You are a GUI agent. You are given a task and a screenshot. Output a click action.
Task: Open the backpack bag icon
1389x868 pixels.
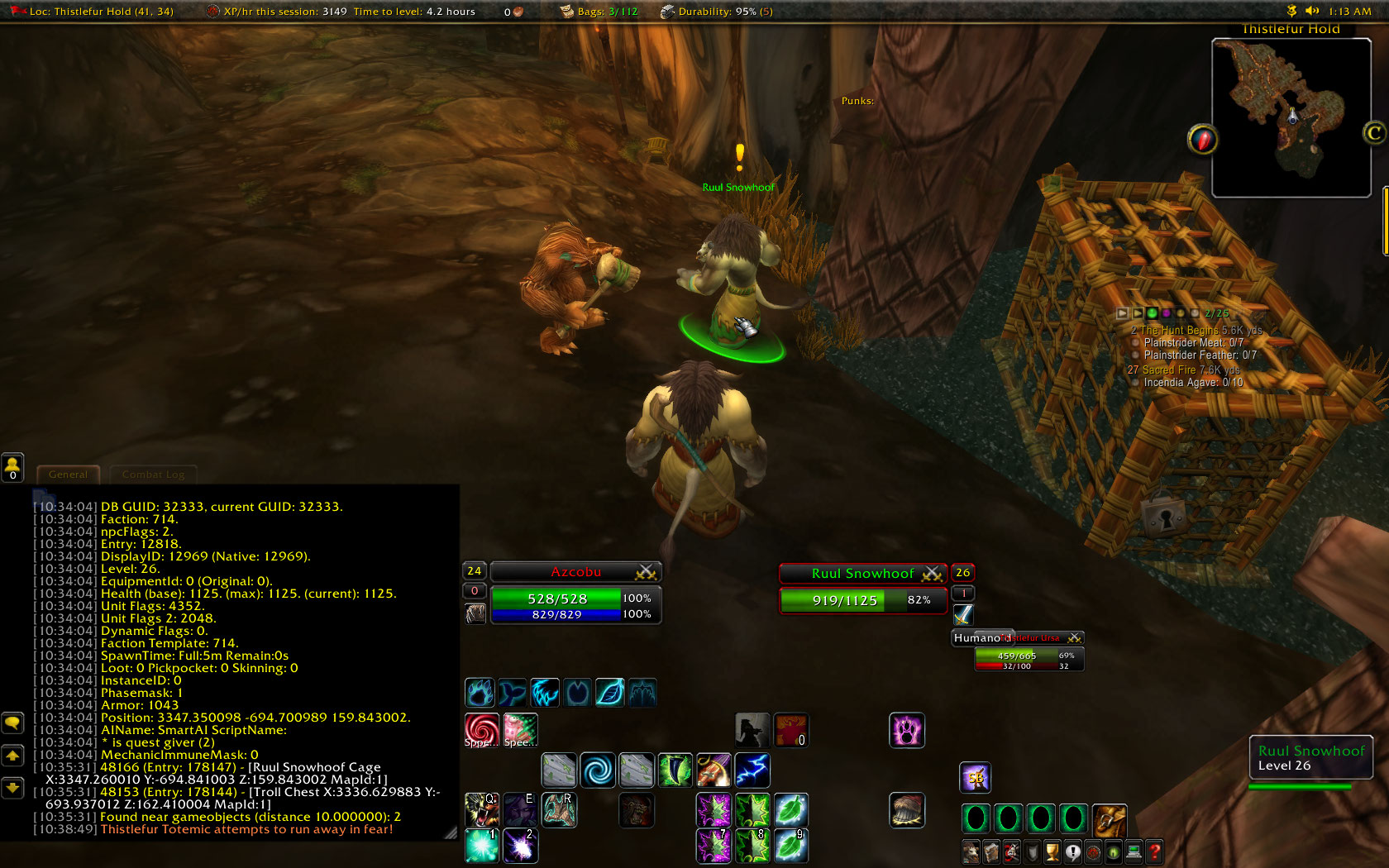point(1110,821)
